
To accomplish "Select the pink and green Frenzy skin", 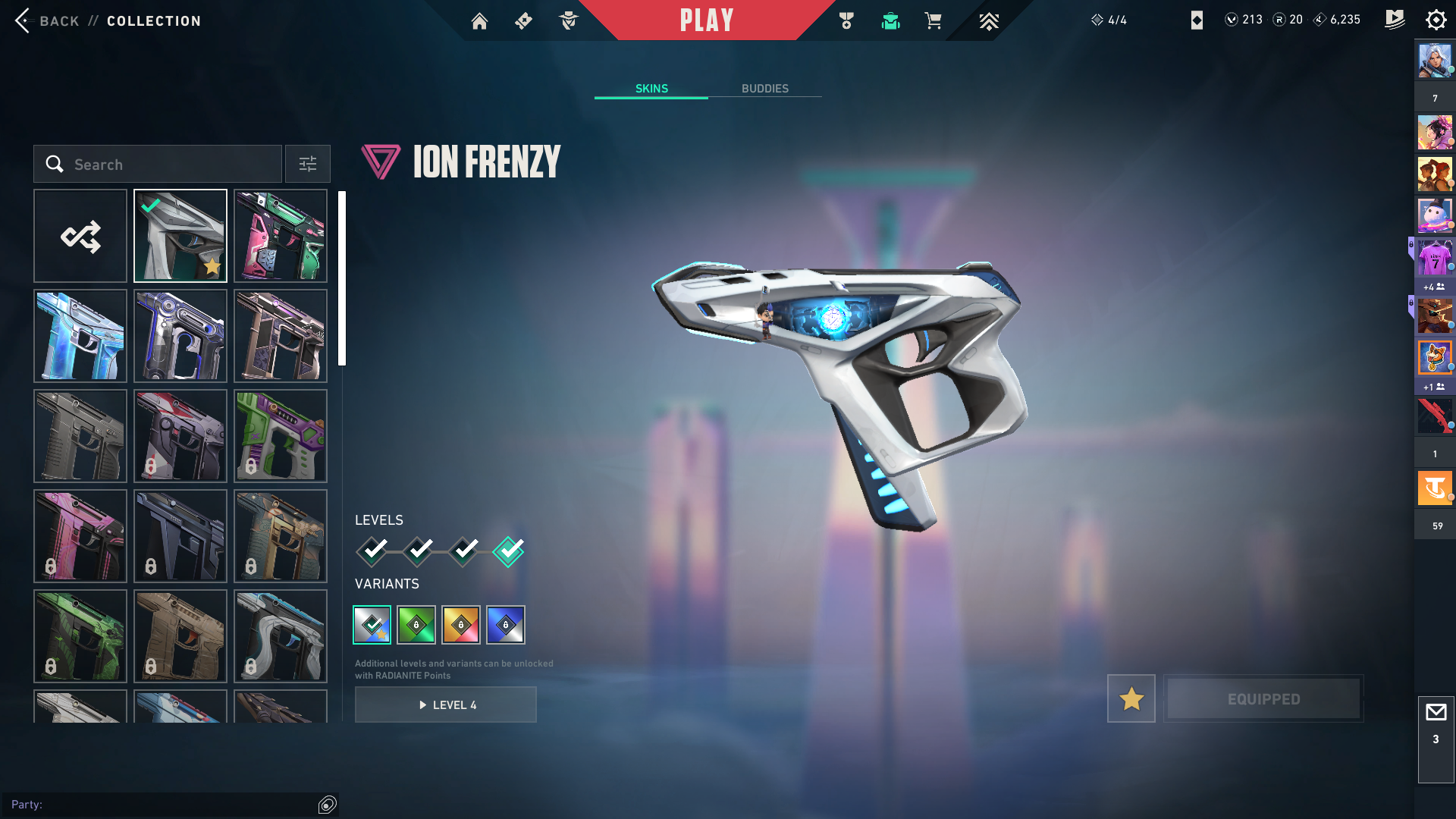I will [281, 236].
